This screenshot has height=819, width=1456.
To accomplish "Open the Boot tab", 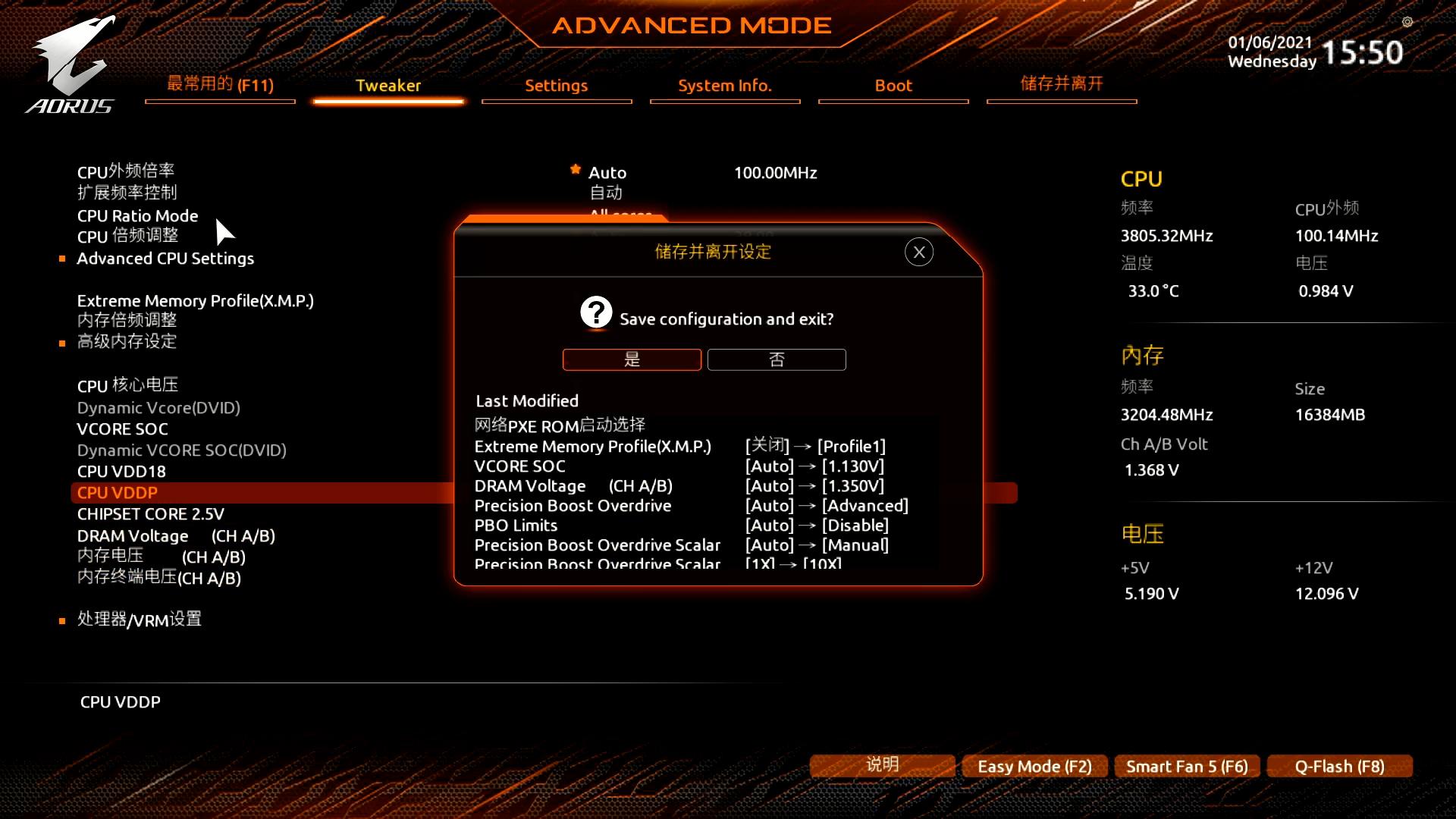I will tap(893, 86).
